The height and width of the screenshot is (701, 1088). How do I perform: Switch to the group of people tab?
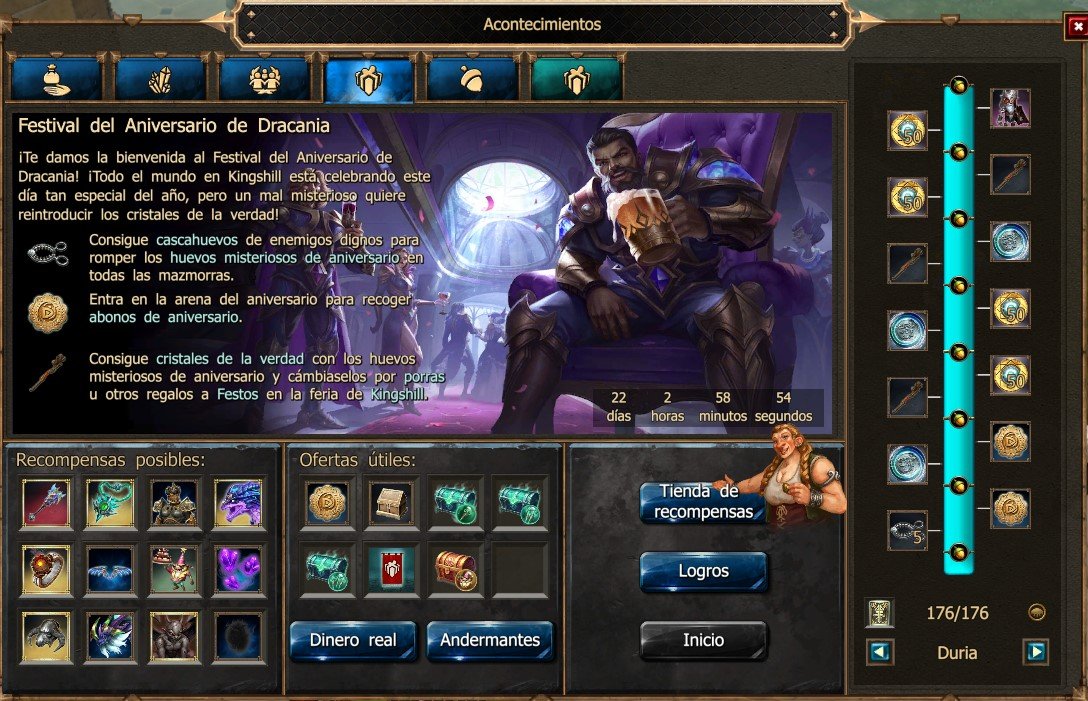pyautogui.click(x=264, y=80)
